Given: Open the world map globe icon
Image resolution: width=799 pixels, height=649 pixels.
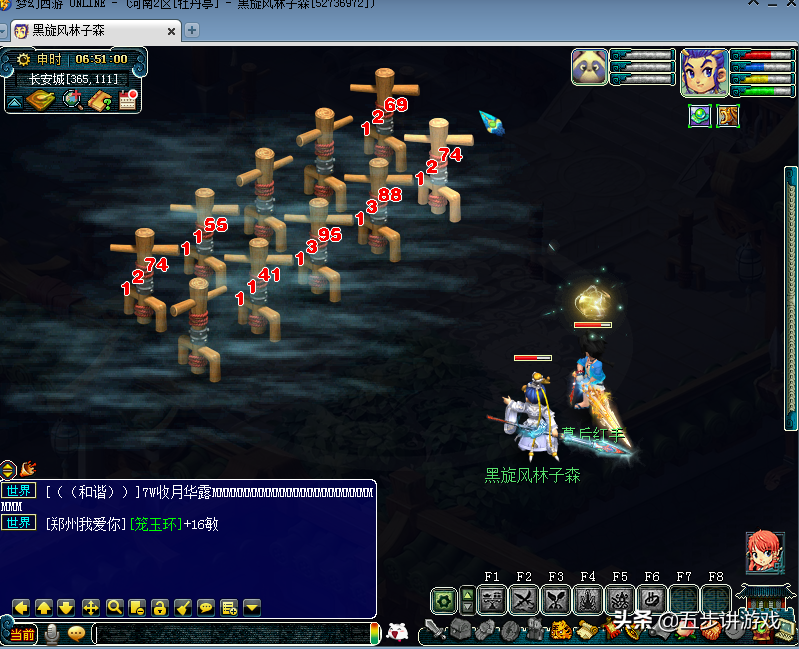Looking at the screenshot, I should pyautogui.click(x=72, y=99).
